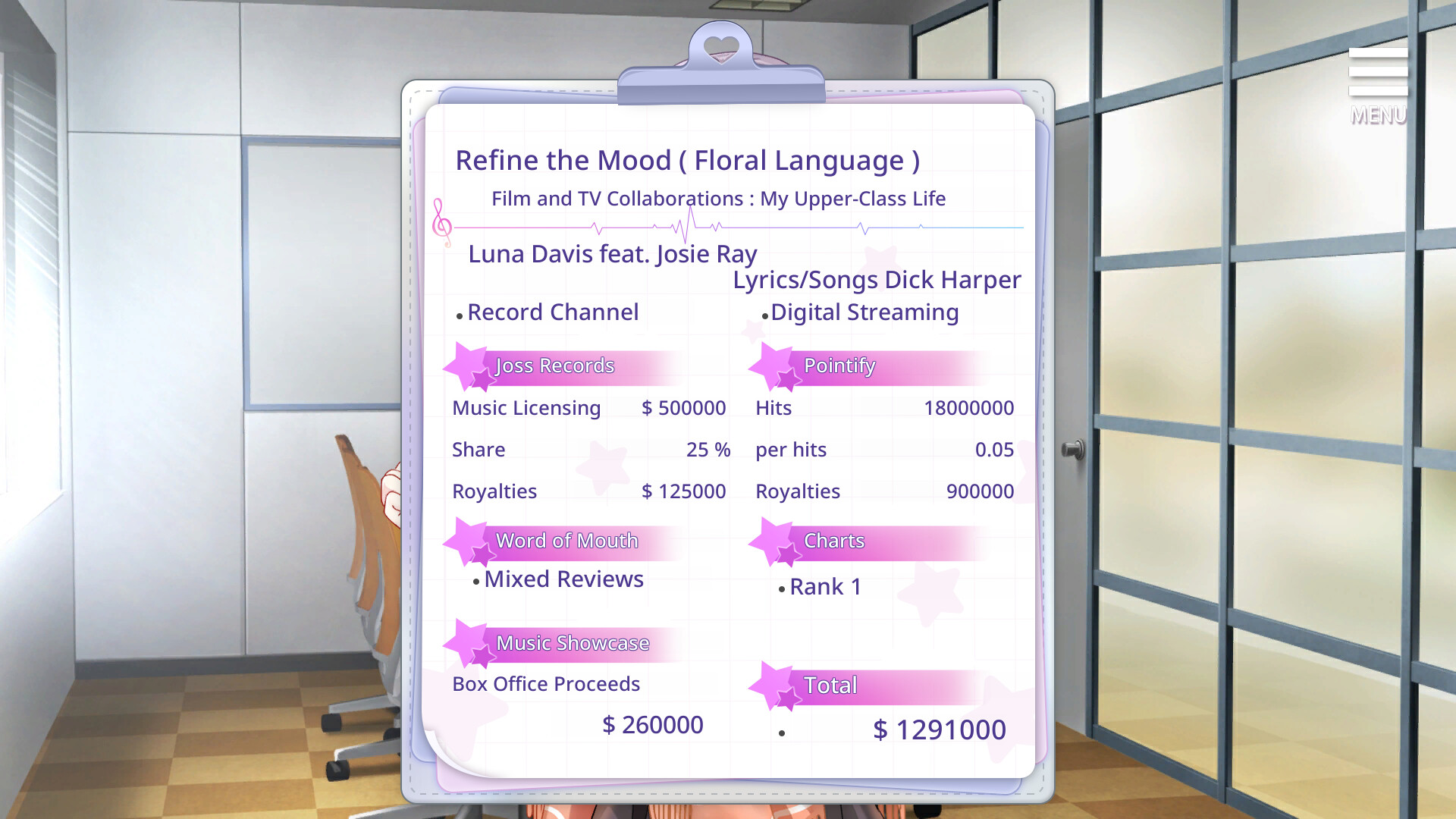The width and height of the screenshot is (1456, 819).
Task: Select the Film and TV Collaborations subtitle
Action: [x=718, y=198]
